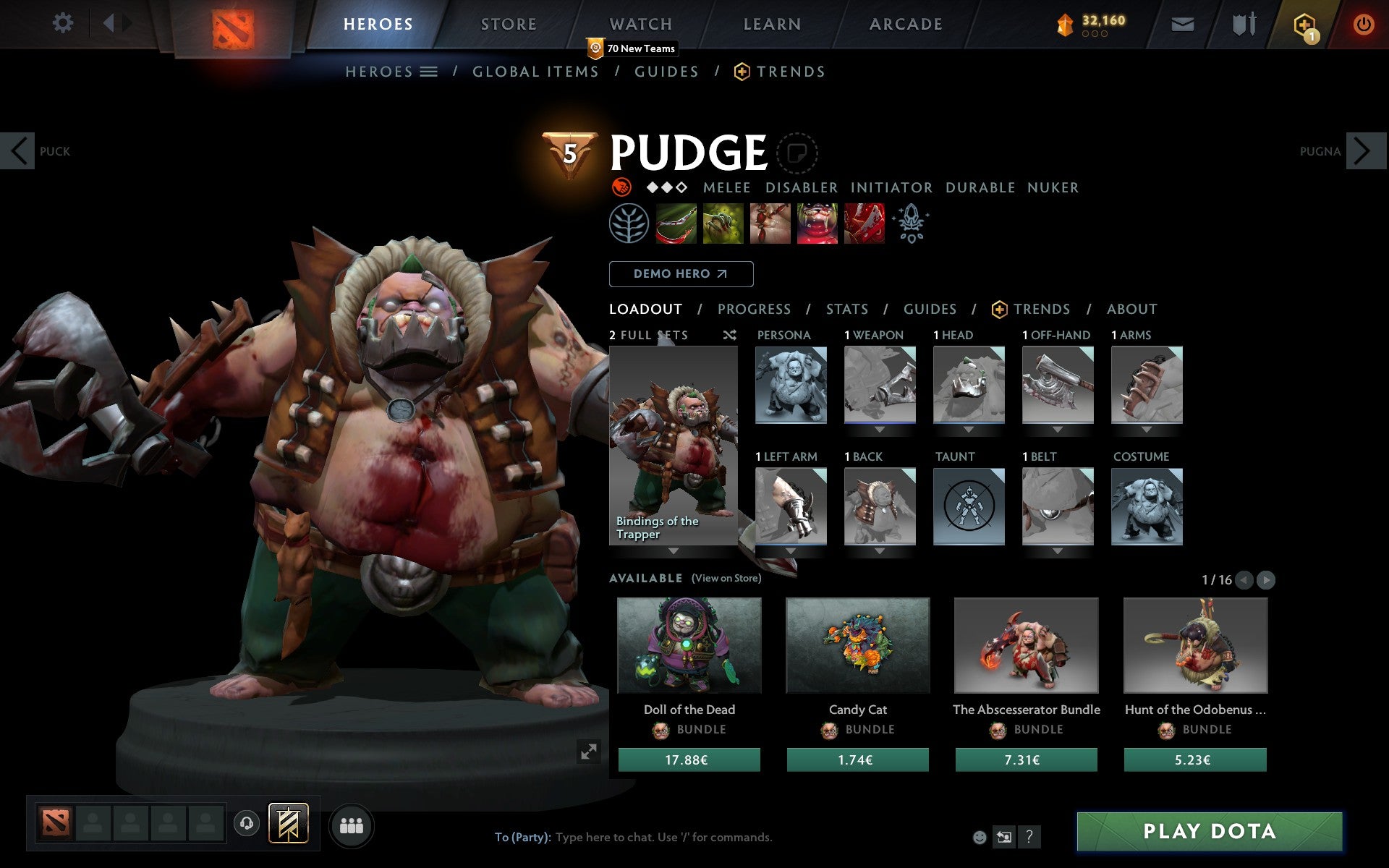This screenshot has height=868, width=1389.
Task: Click the Demo Hero button
Action: click(x=681, y=274)
